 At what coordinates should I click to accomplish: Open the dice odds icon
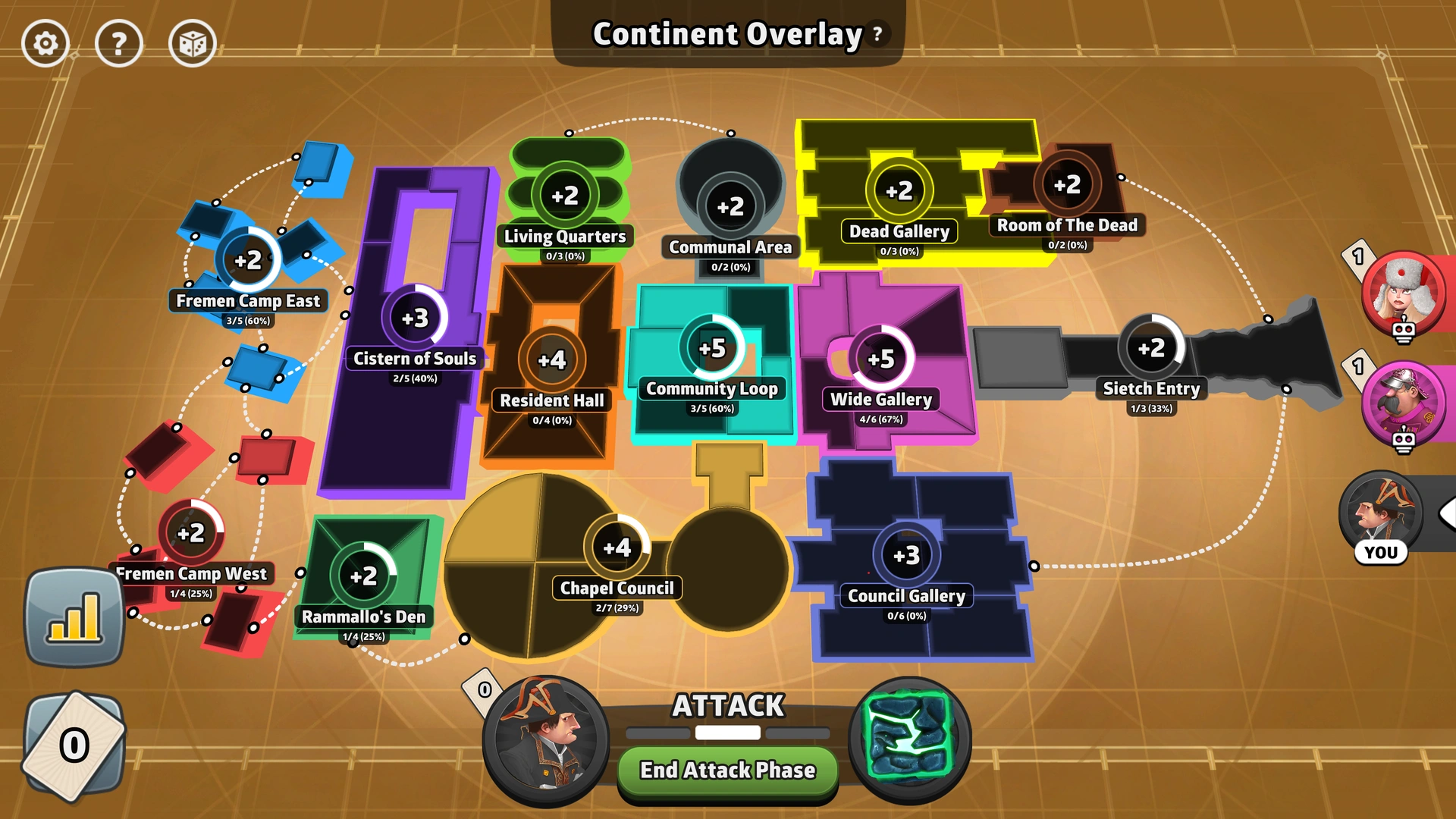[x=191, y=43]
